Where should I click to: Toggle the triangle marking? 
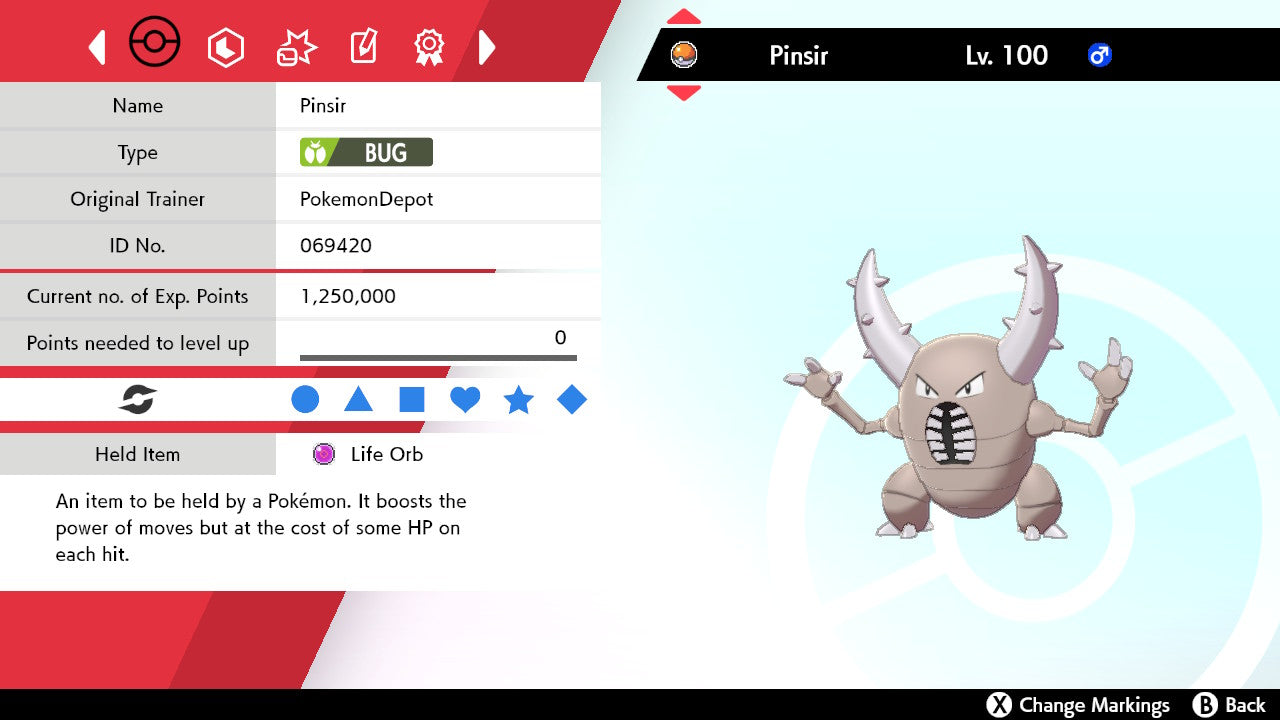point(358,400)
